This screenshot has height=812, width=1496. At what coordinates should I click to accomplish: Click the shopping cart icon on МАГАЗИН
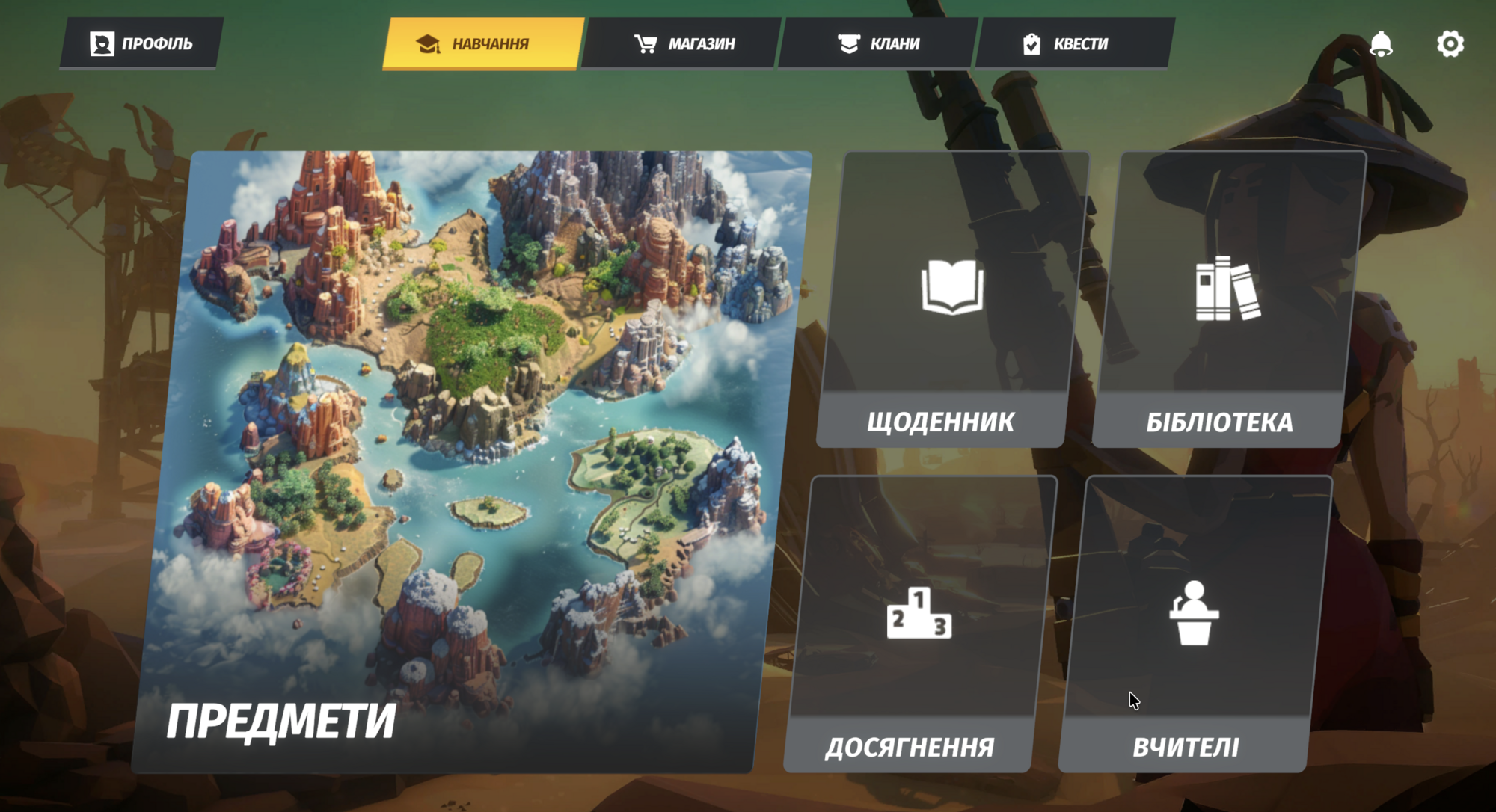(645, 43)
